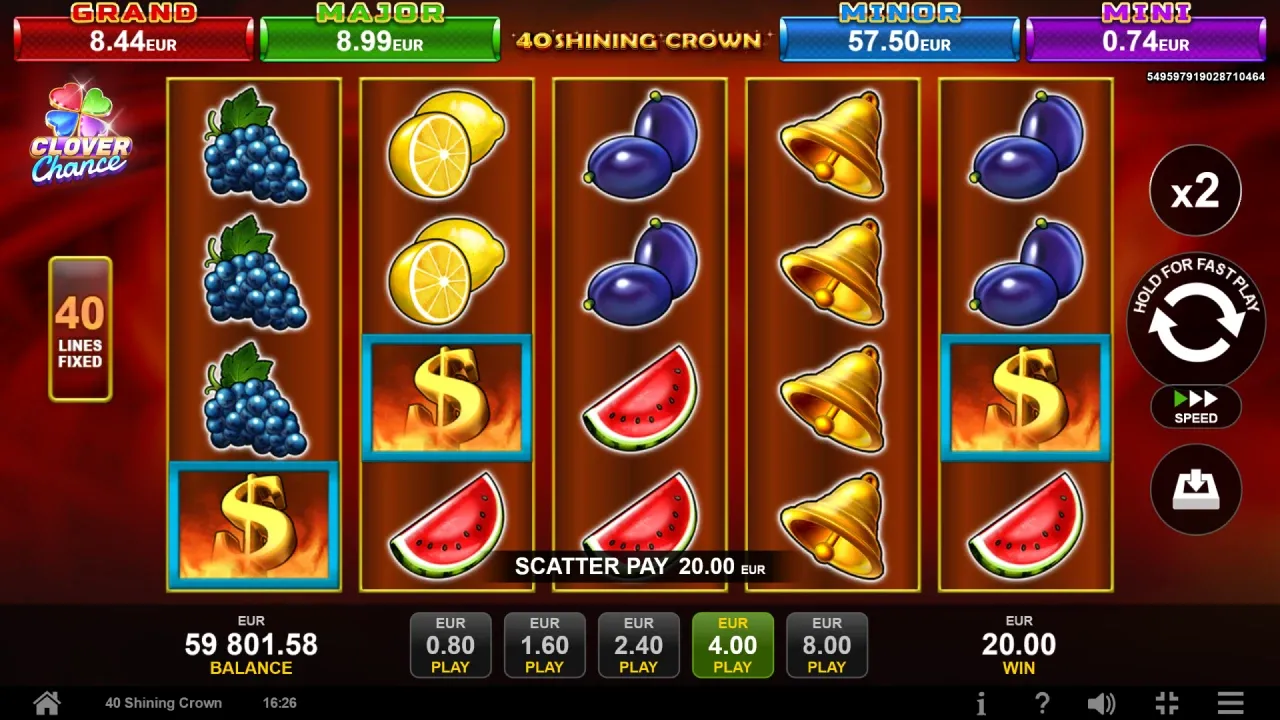Select the Mini jackpot banner

pyautogui.click(x=1144, y=30)
